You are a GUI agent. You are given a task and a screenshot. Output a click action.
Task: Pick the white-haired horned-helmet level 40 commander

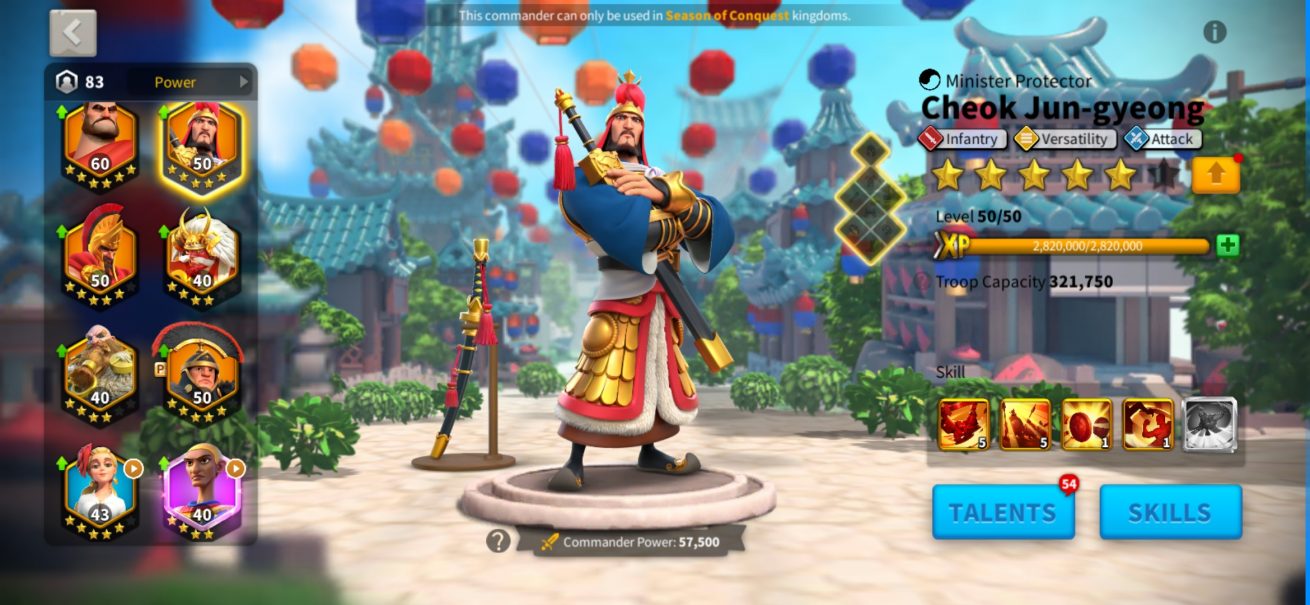[203, 260]
